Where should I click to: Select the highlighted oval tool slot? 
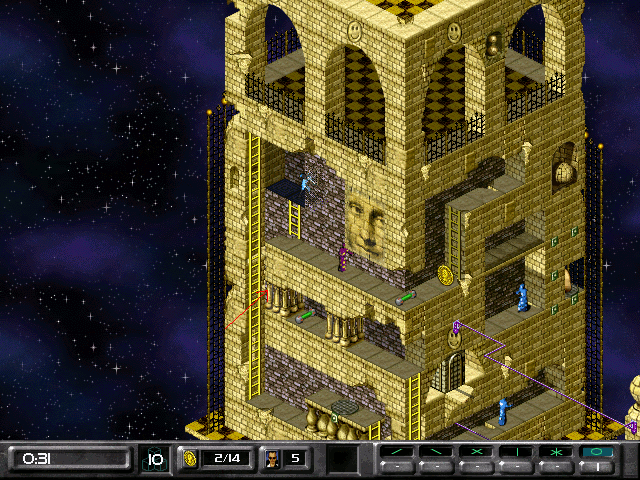[x=594, y=452]
